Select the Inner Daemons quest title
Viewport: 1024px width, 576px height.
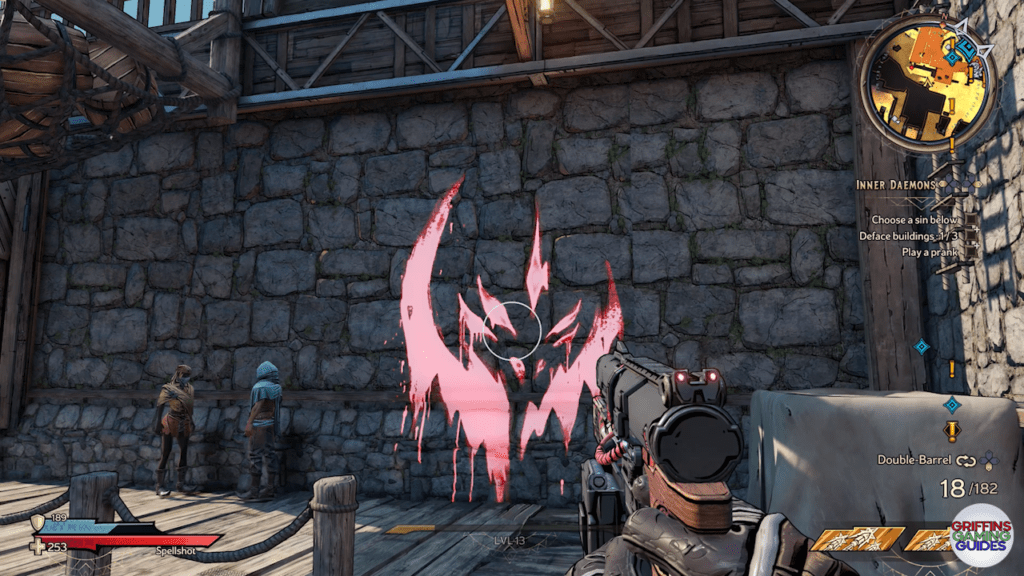898,185
